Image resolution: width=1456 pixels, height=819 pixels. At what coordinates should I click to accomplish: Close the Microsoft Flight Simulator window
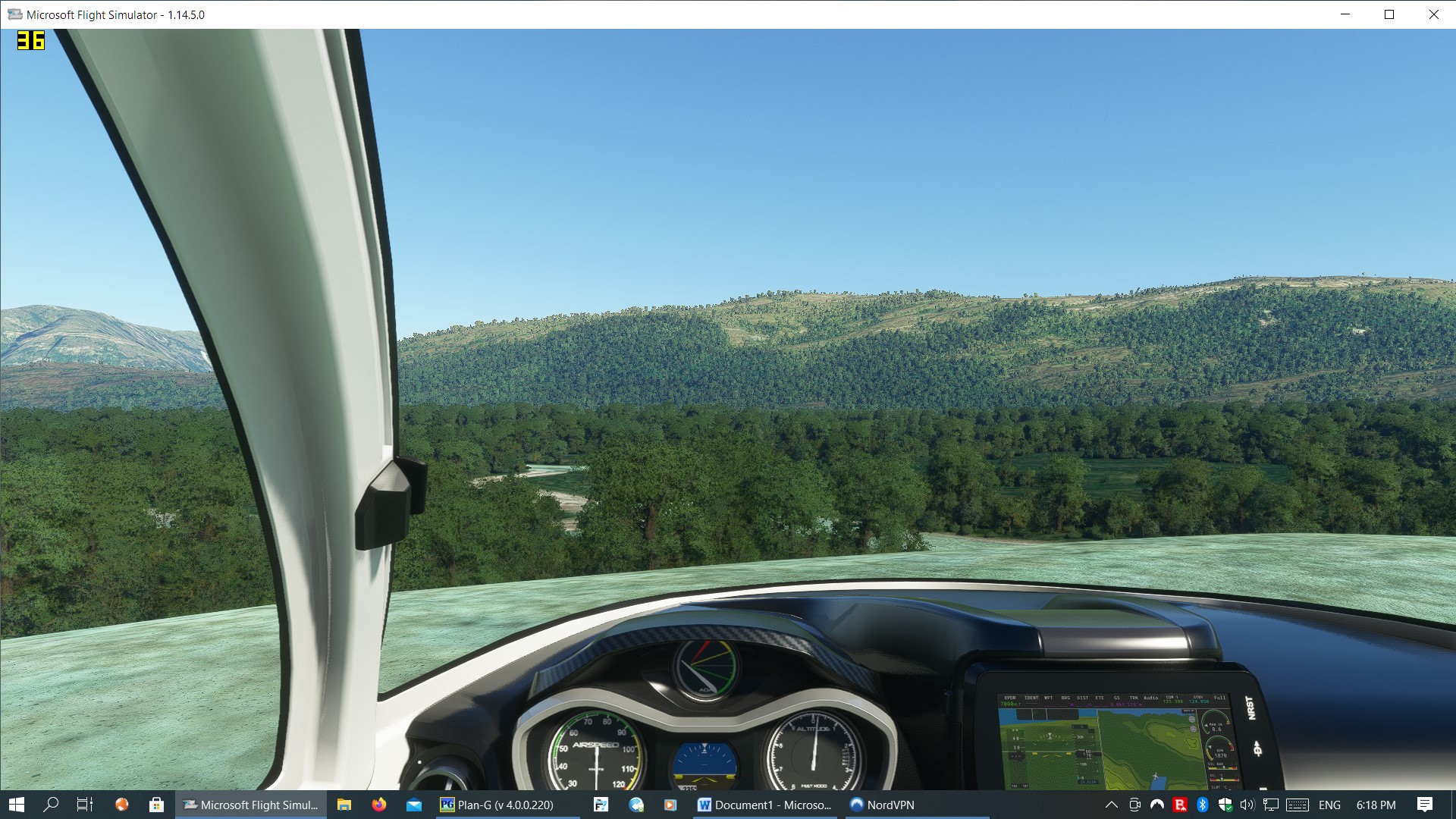coord(1433,14)
